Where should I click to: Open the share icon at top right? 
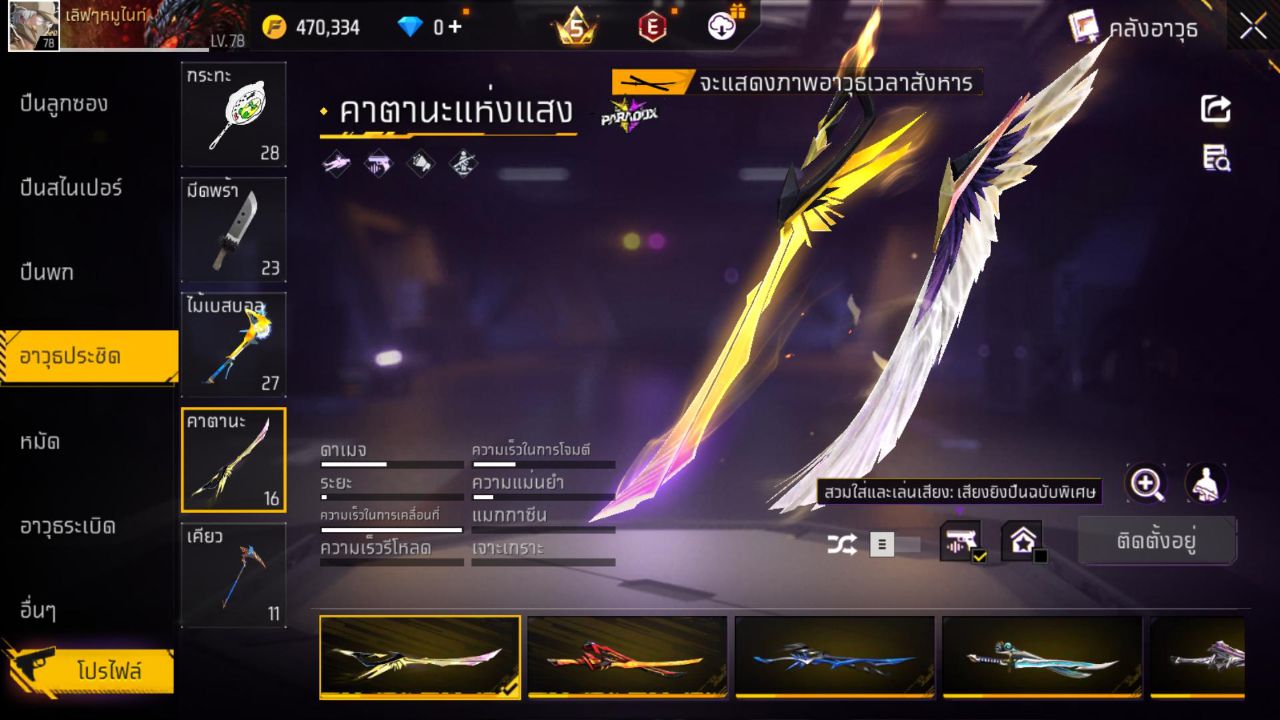click(1215, 110)
